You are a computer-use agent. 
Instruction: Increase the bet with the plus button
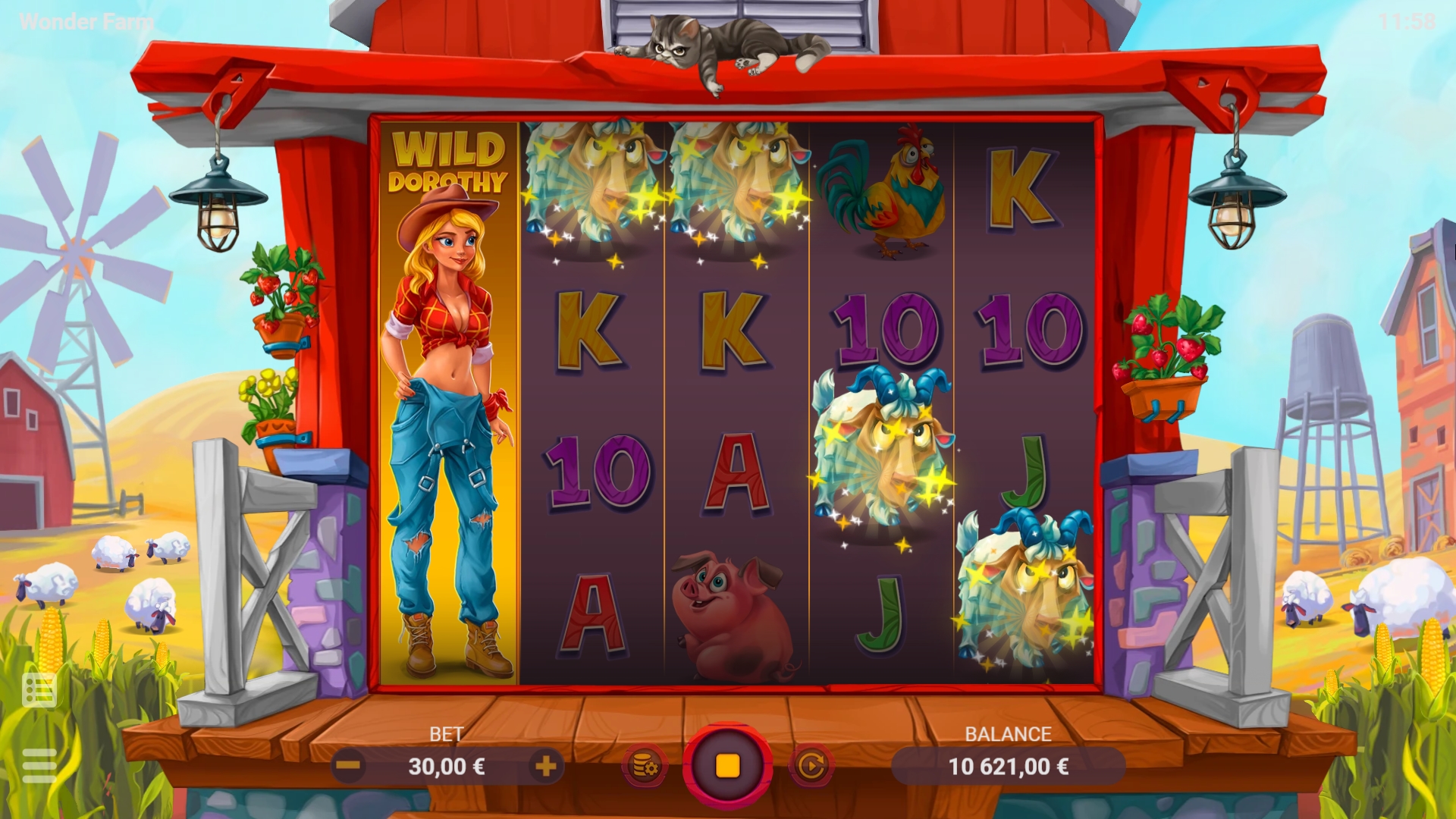pyautogui.click(x=548, y=766)
